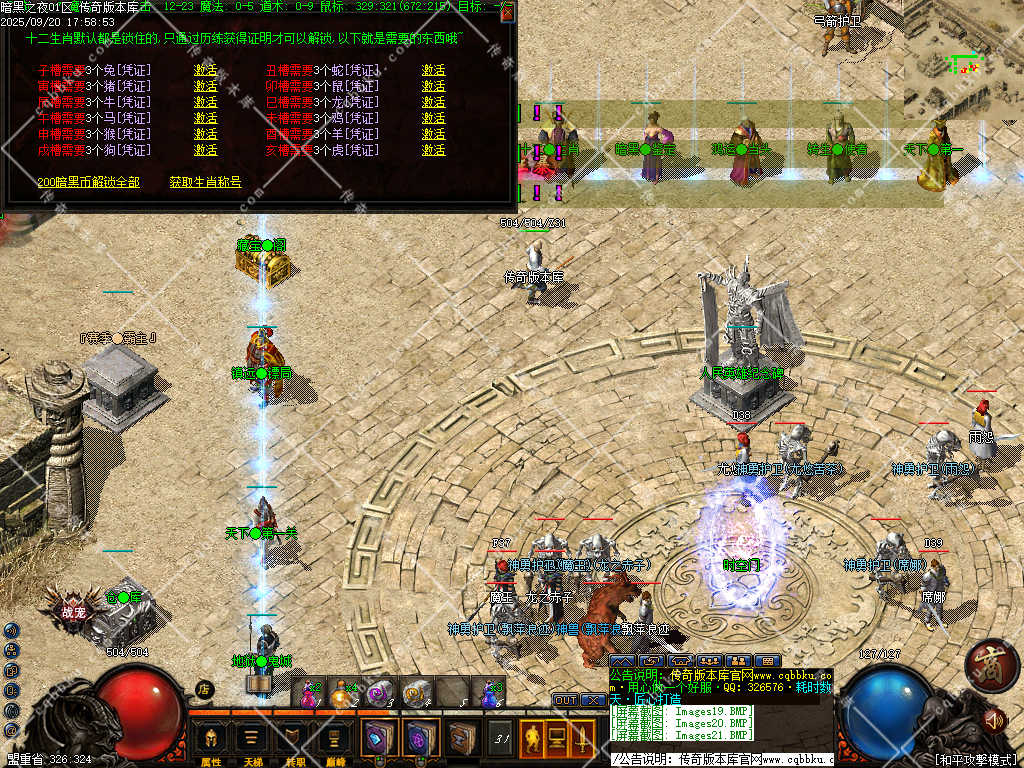The width and height of the screenshot is (1024, 768).
Task: Activate the 亥槽 tiger voucher slot
Action: click(433, 150)
